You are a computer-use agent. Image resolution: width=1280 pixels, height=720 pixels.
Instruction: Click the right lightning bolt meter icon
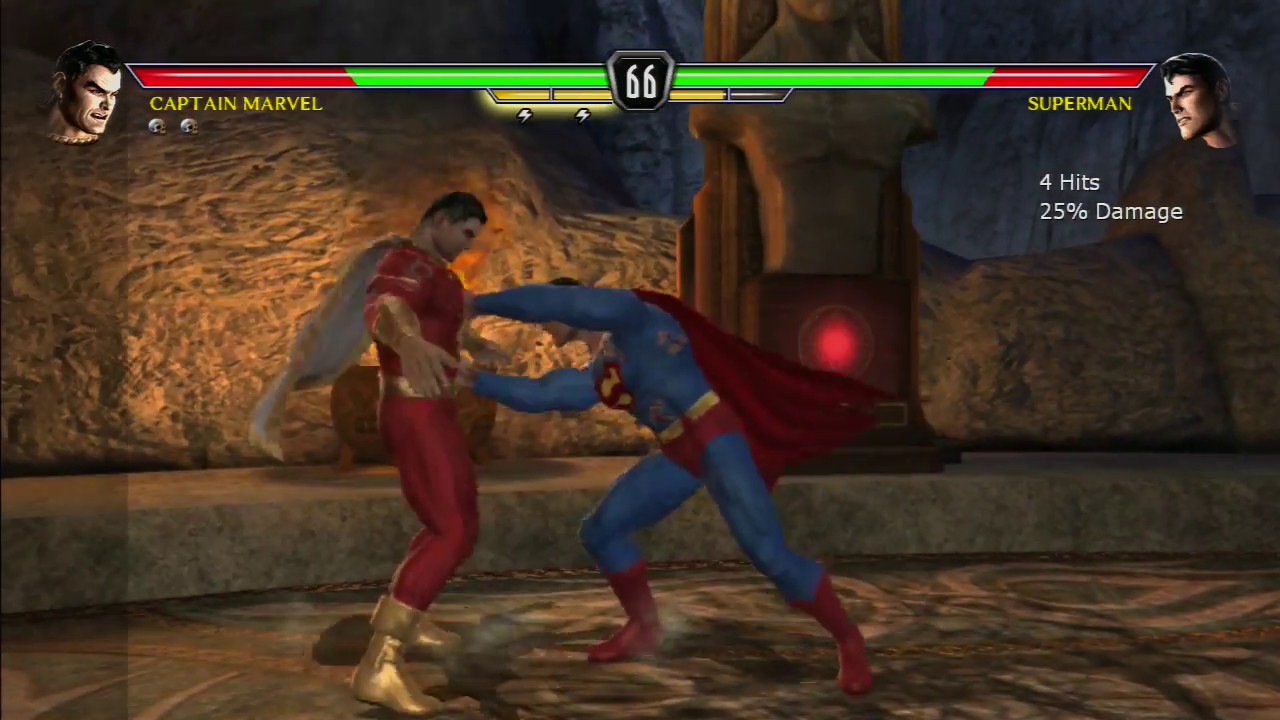click(583, 115)
